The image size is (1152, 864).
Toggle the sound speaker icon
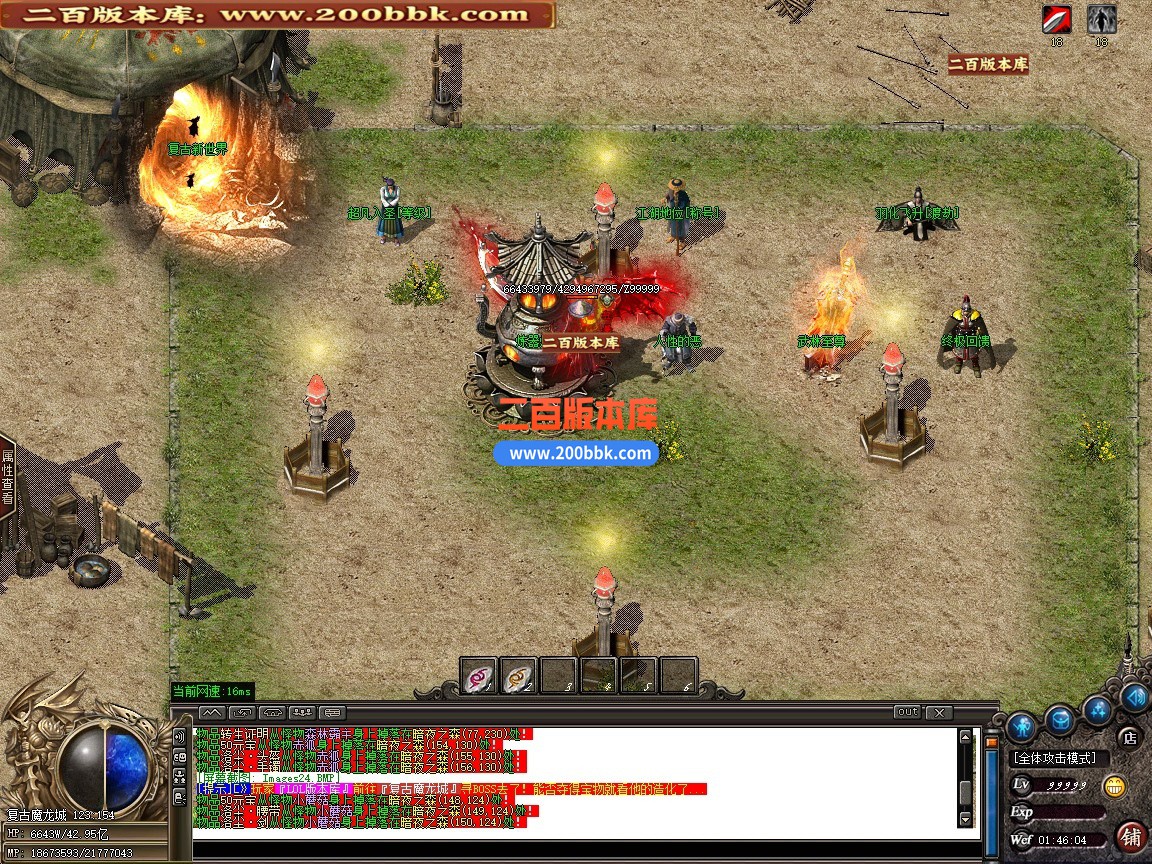click(1134, 697)
